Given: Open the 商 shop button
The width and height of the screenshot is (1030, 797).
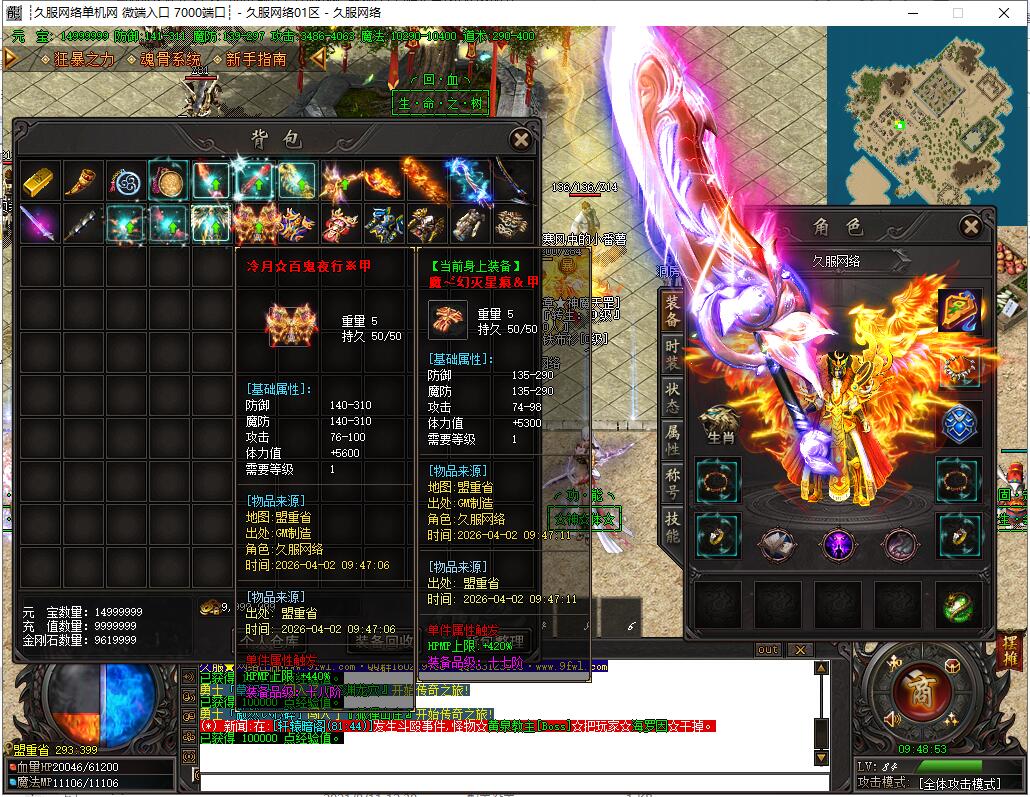Looking at the screenshot, I should pyautogui.click(x=914, y=689).
